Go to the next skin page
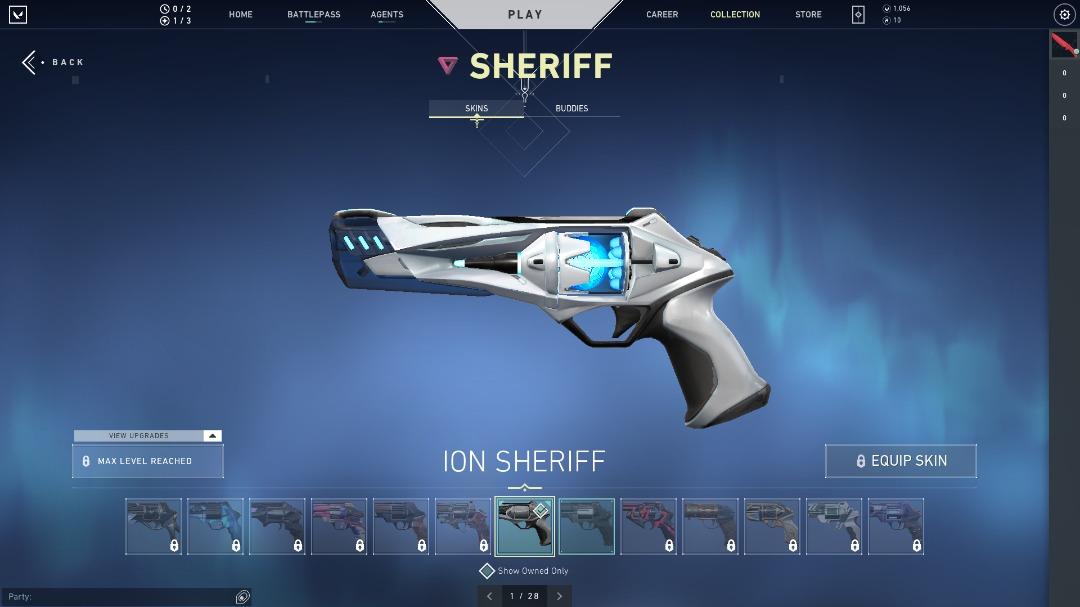Viewport: 1080px width, 607px height. (559, 596)
